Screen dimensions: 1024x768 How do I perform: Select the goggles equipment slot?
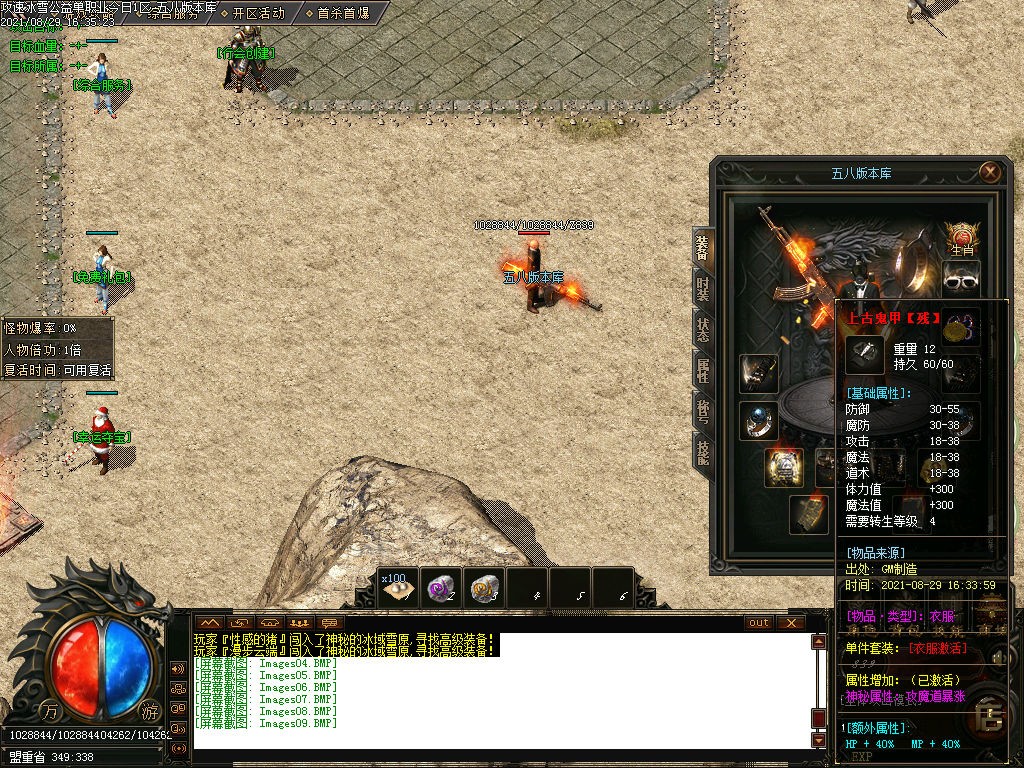(x=962, y=279)
